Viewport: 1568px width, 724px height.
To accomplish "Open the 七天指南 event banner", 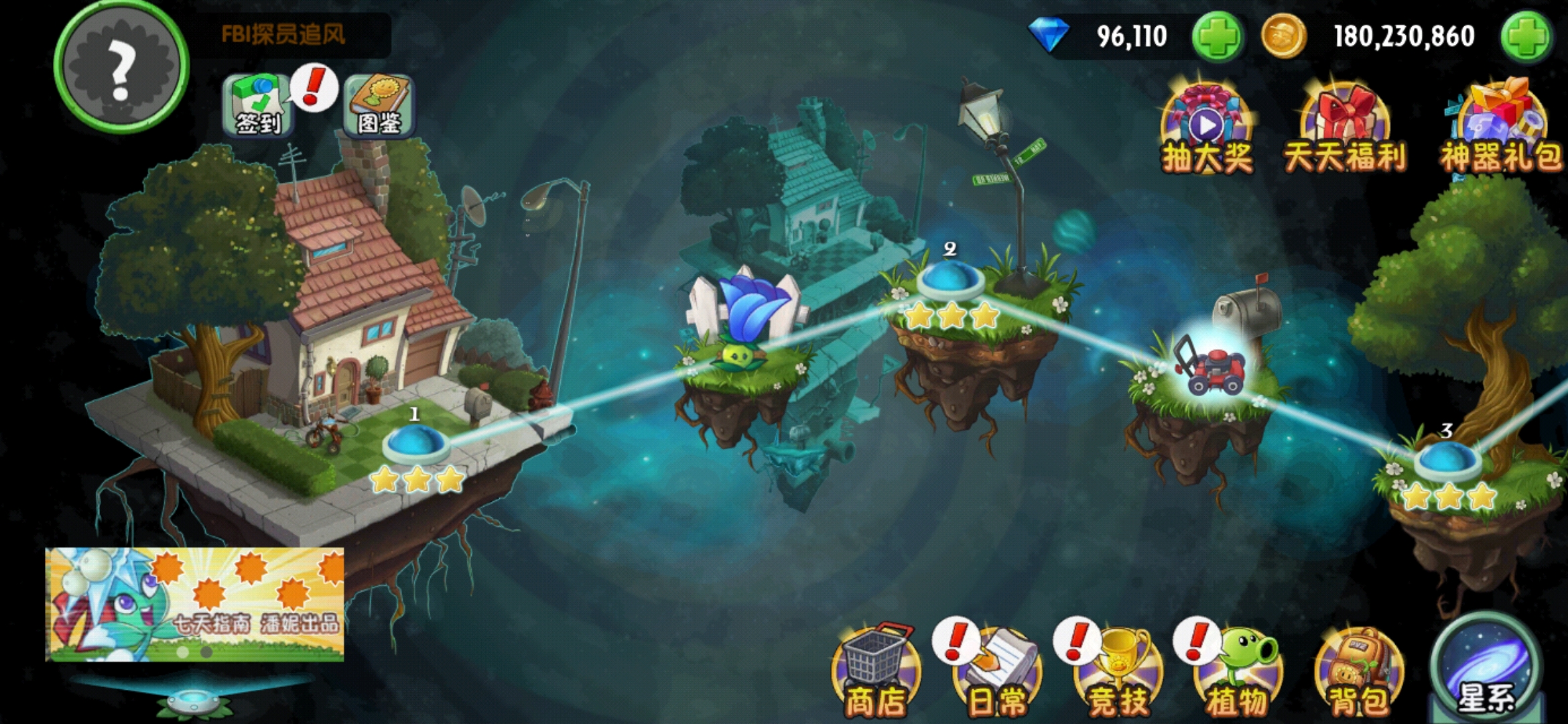I will click(x=194, y=603).
